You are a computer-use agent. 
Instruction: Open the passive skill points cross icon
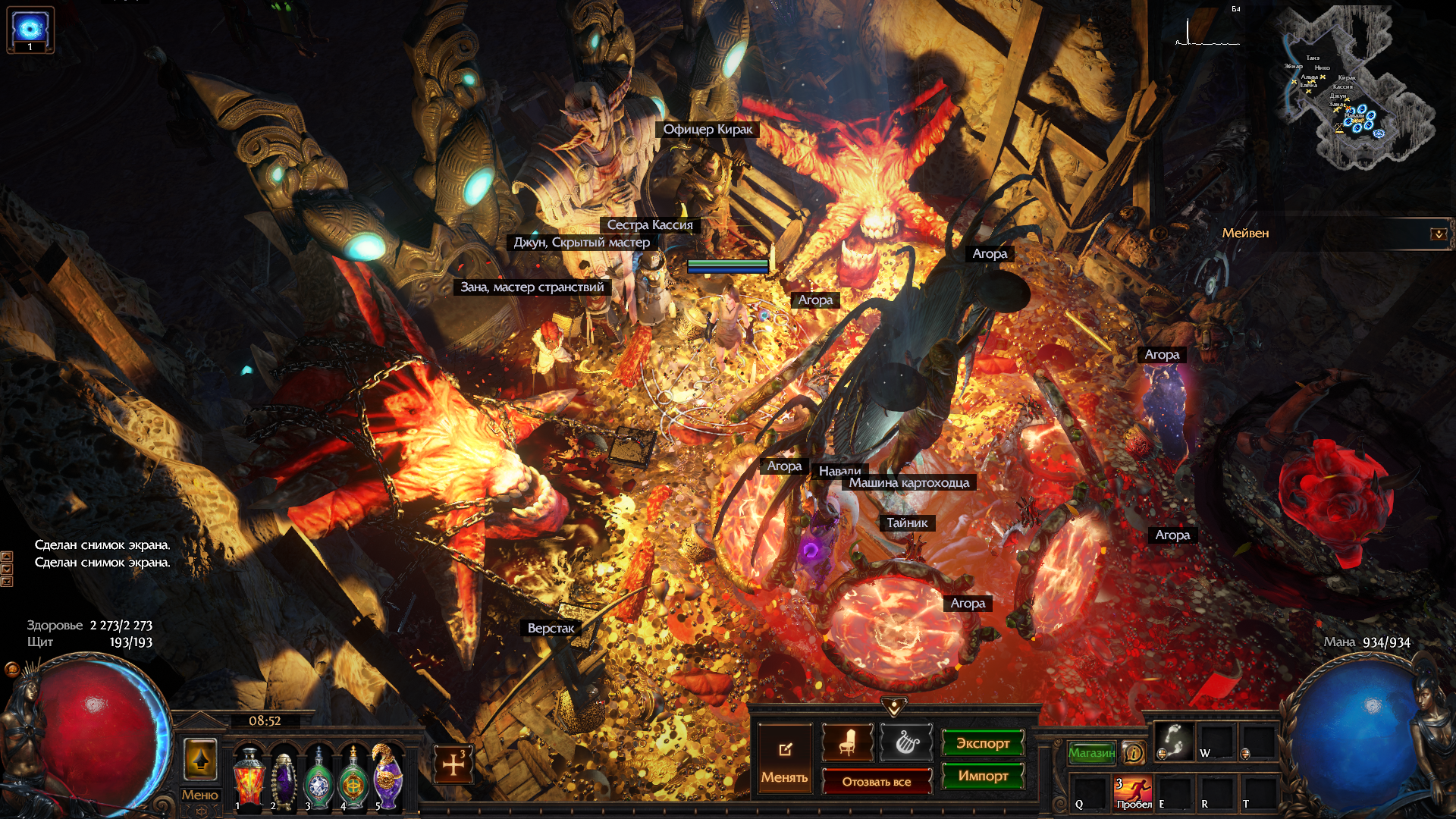click(453, 764)
